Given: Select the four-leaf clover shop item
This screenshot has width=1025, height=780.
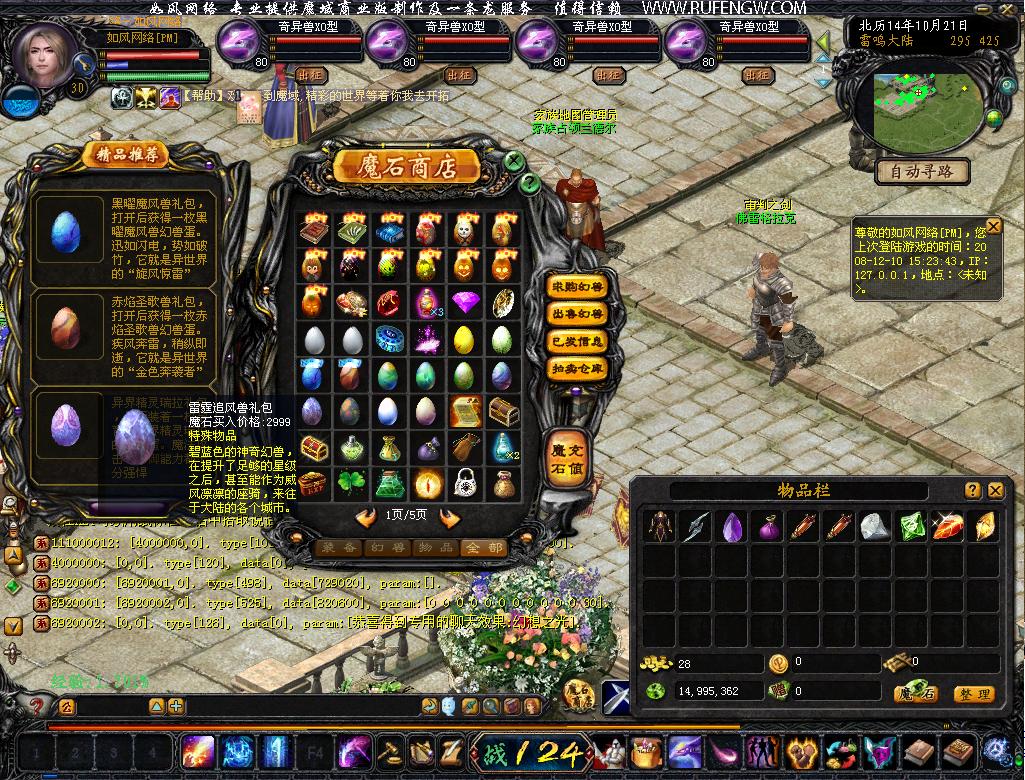Looking at the screenshot, I should (x=351, y=484).
